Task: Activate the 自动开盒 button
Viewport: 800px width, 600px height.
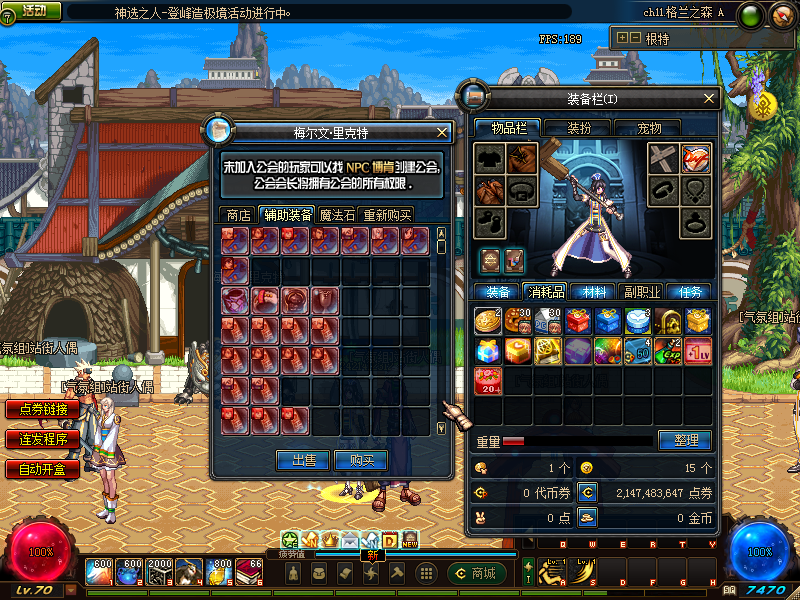Action: pyautogui.click(x=42, y=469)
